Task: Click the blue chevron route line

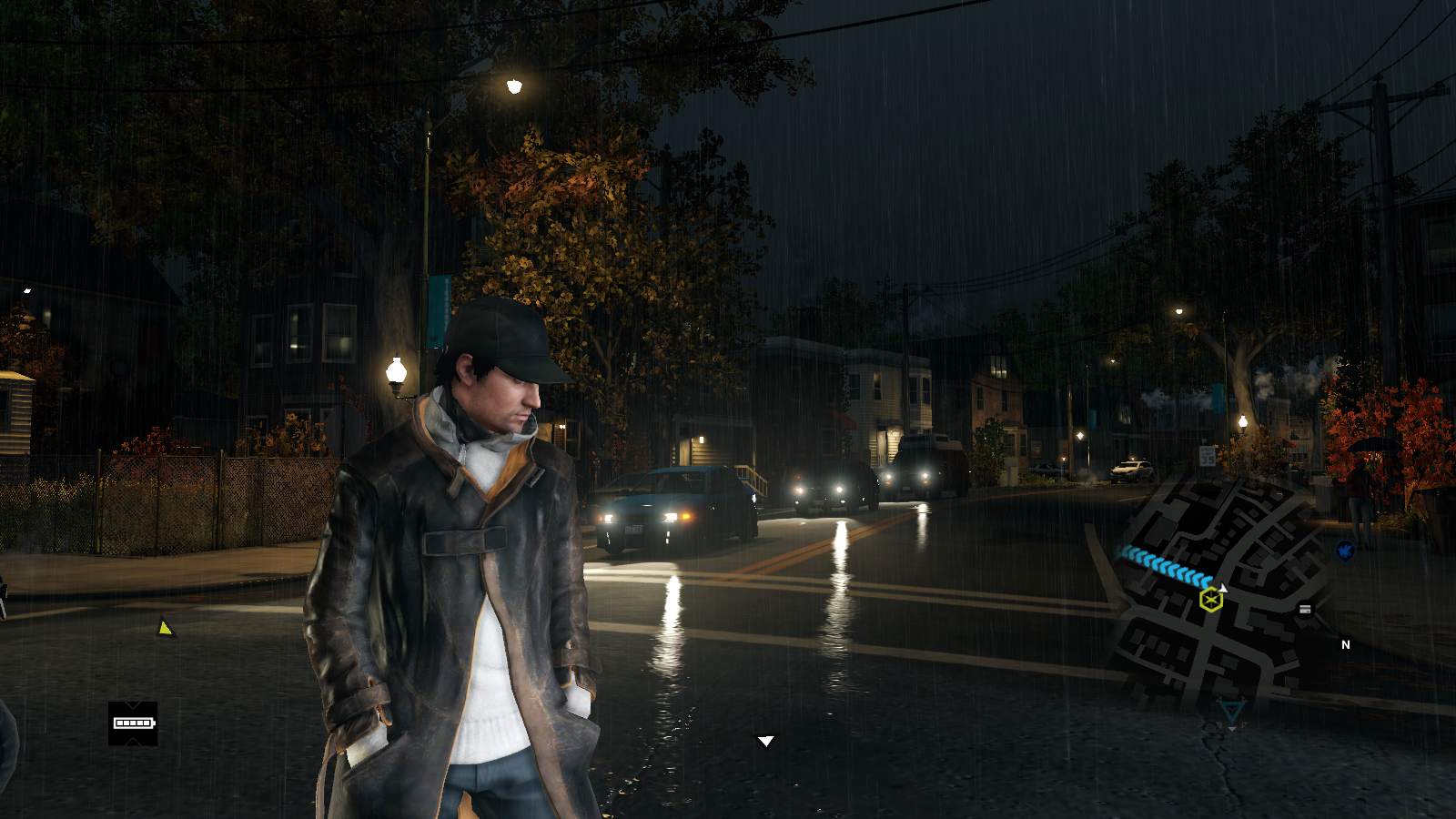Action: 1167,565
